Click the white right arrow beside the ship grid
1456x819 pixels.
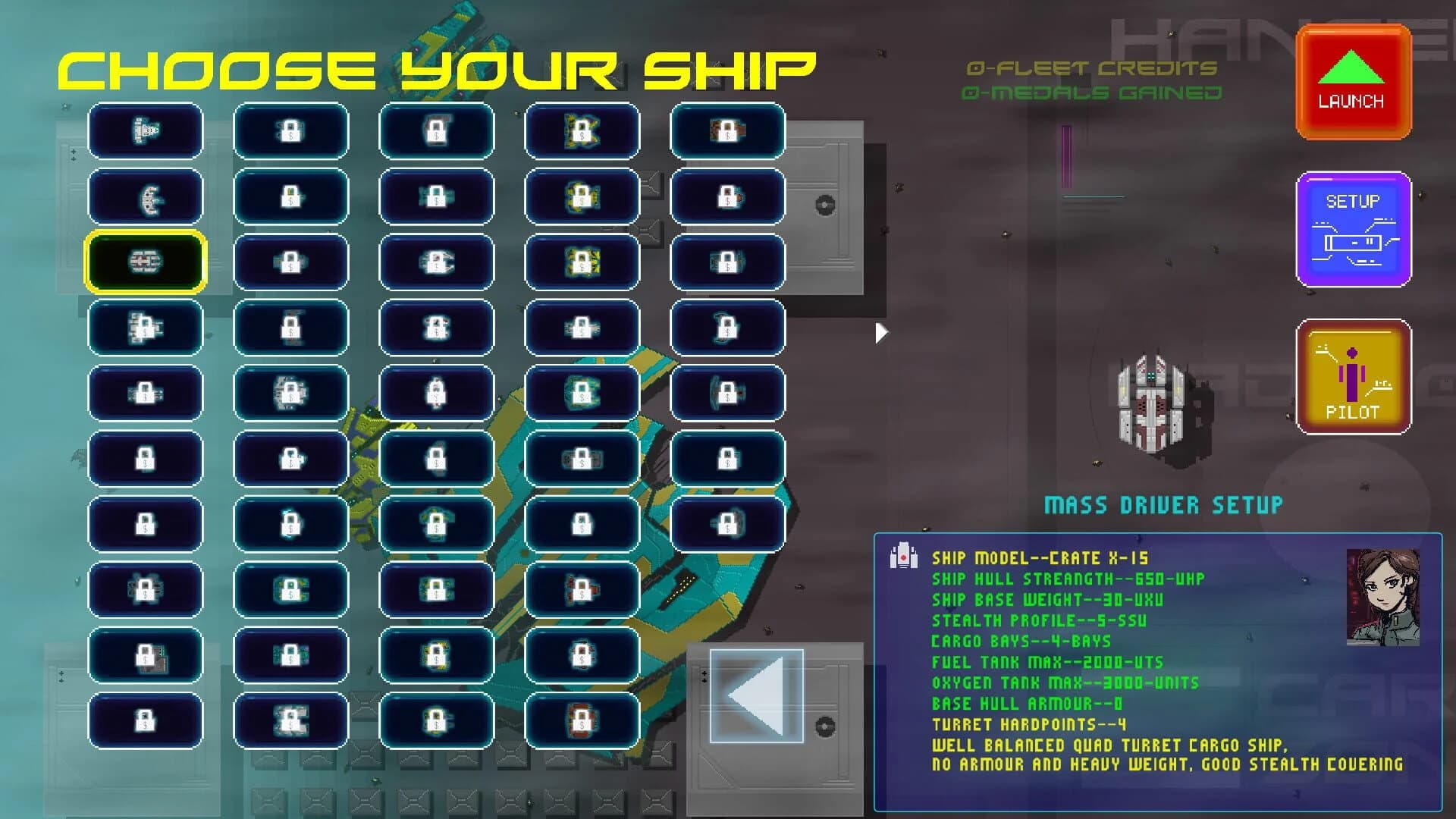pos(881,331)
